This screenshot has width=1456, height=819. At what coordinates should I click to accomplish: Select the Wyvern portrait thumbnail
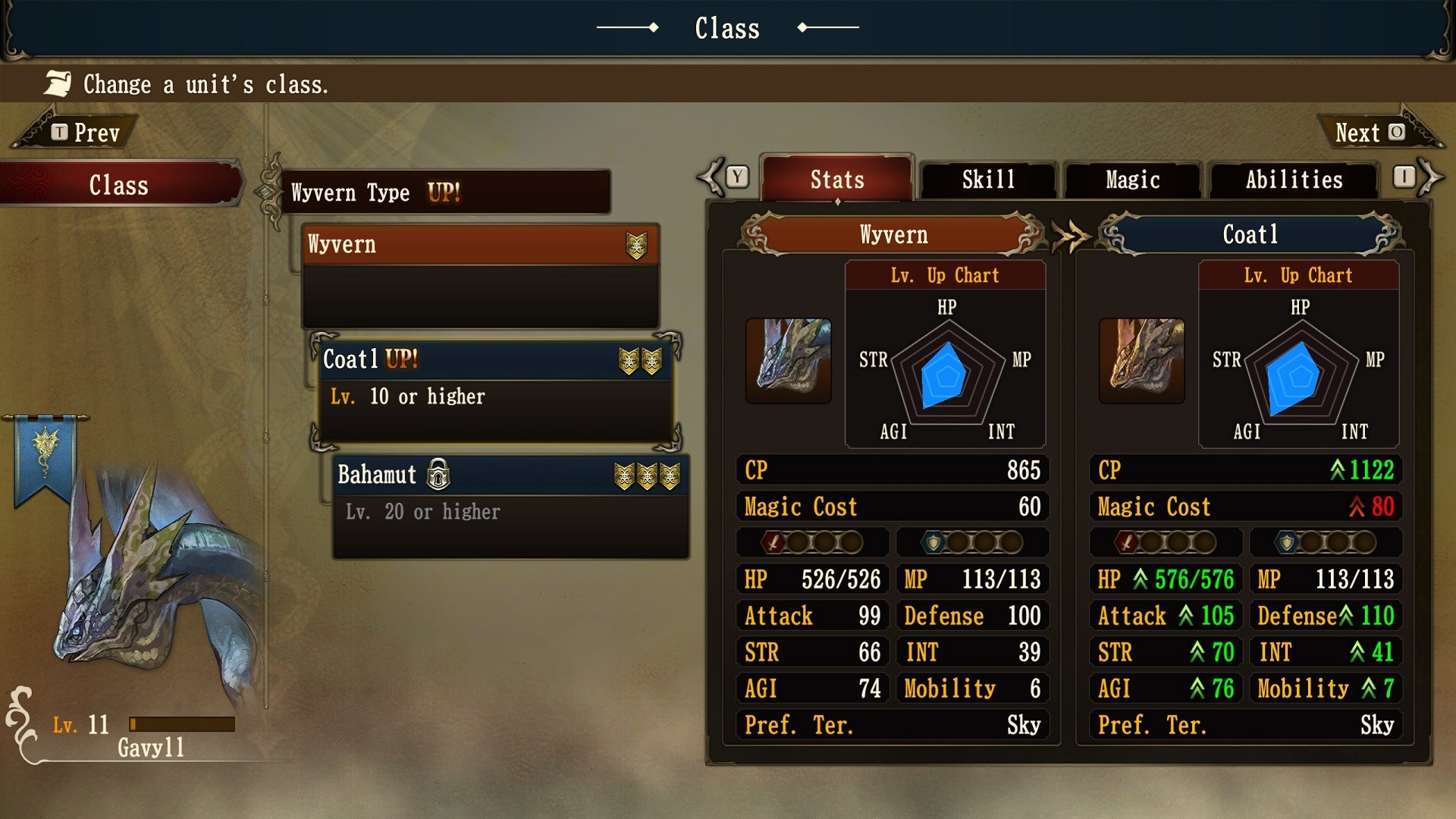(x=788, y=360)
